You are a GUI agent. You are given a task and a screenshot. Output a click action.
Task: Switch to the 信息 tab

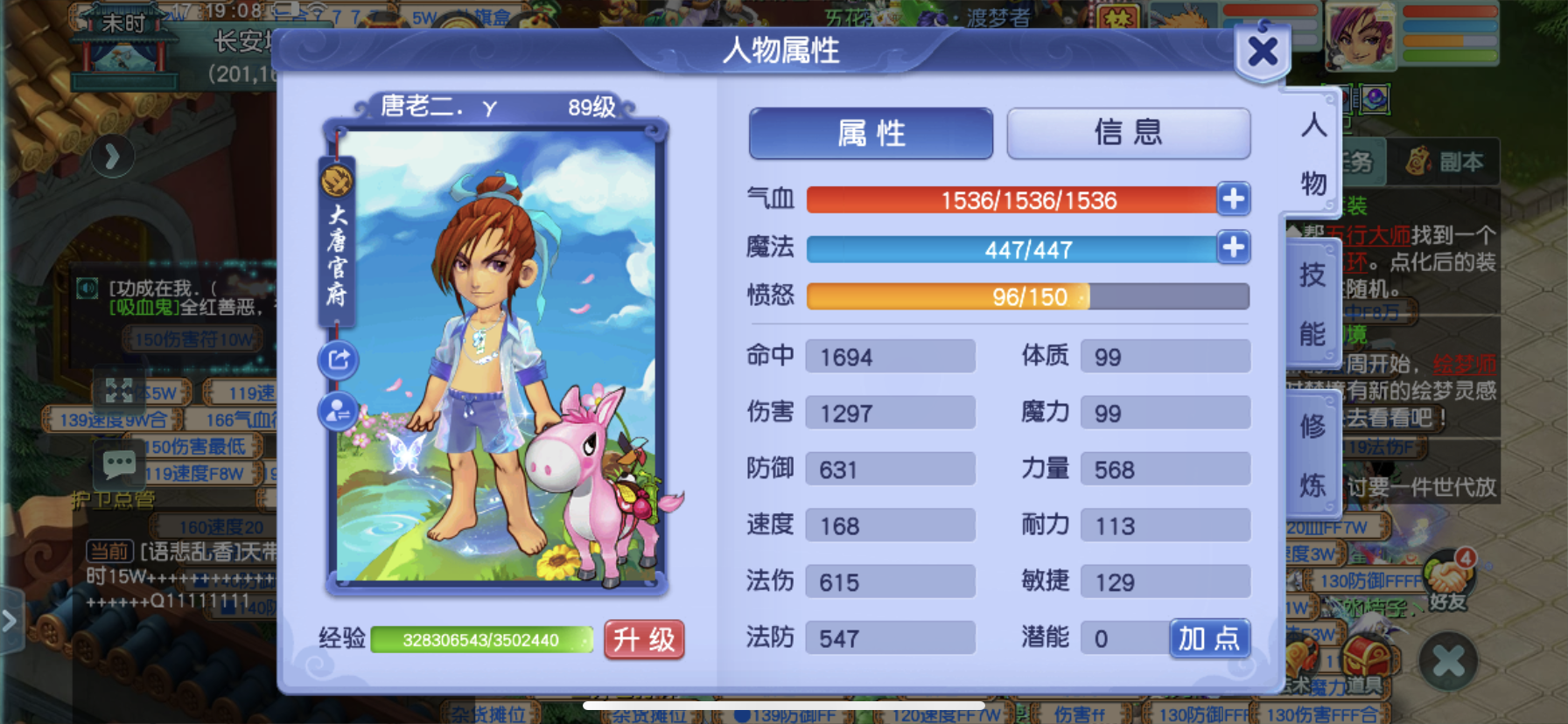[x=1128, y=133]
